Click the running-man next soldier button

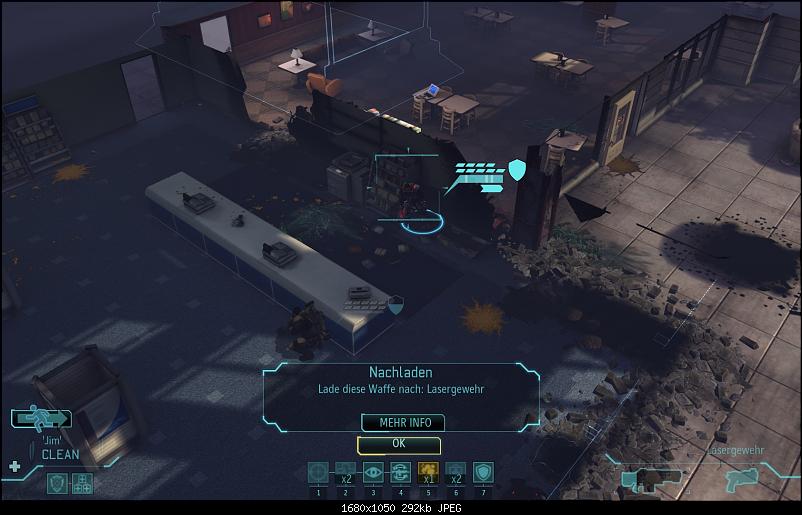(x=40, y=419)
